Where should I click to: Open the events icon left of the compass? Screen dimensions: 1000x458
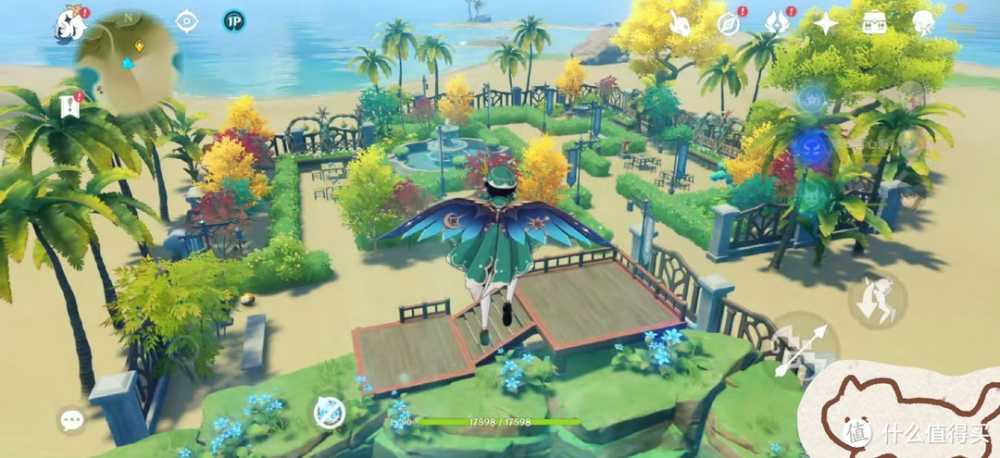click(x=681, y=22)
